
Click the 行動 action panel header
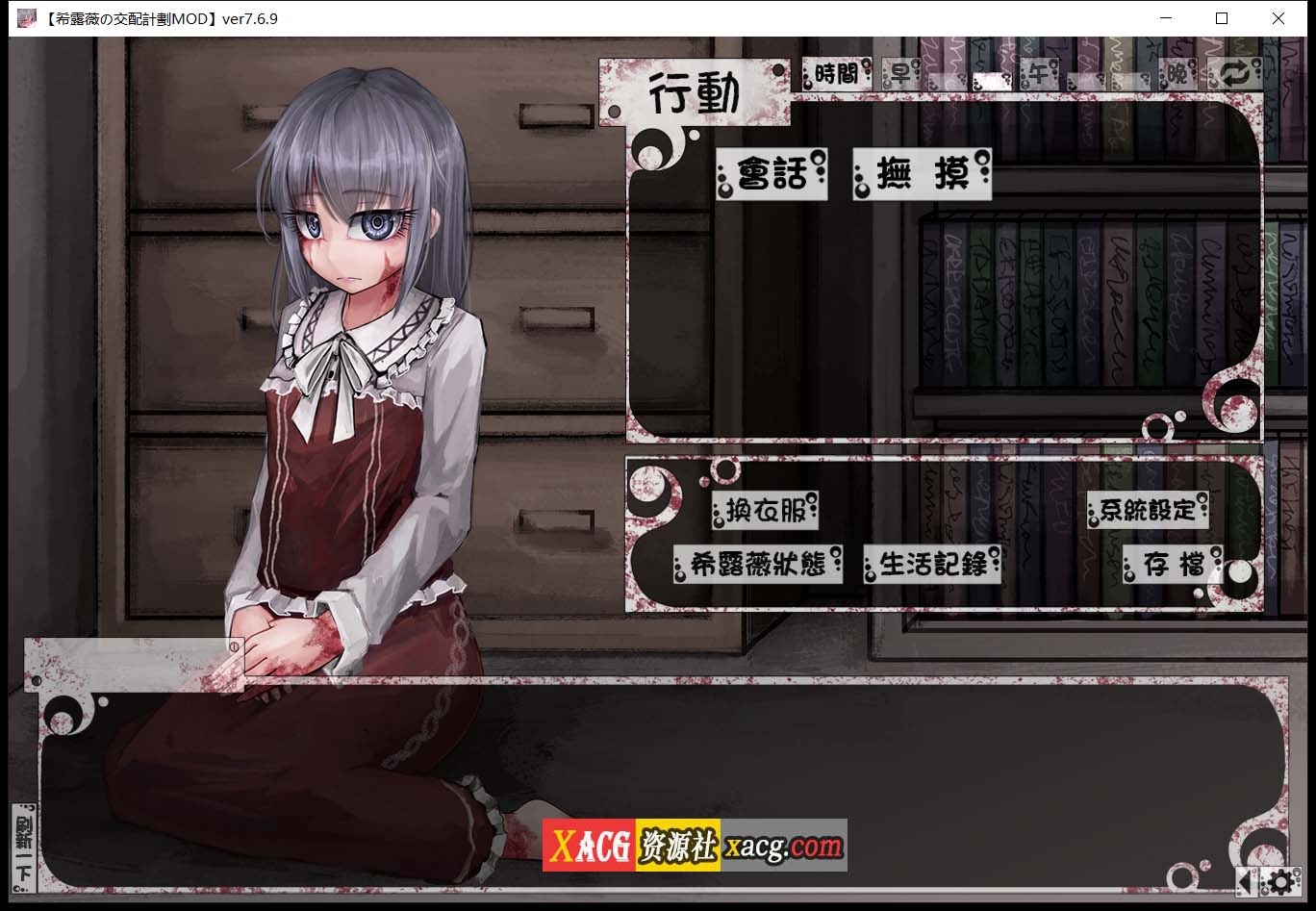point(696,91)
